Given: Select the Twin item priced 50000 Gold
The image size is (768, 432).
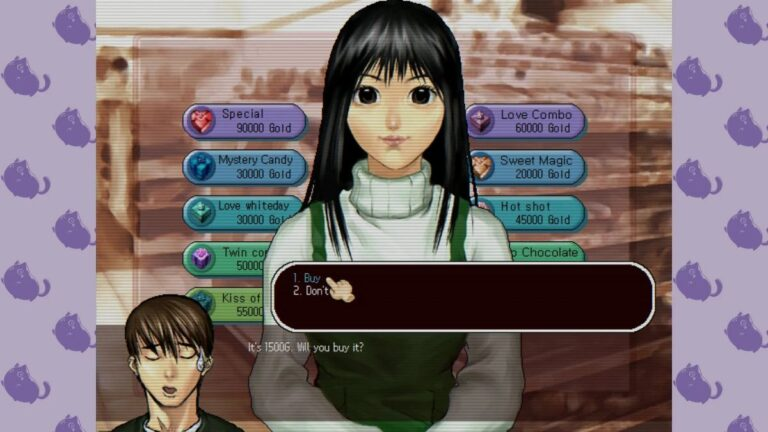Looking at the screenshot, I should pyautogui.click(x=230, y=259).
